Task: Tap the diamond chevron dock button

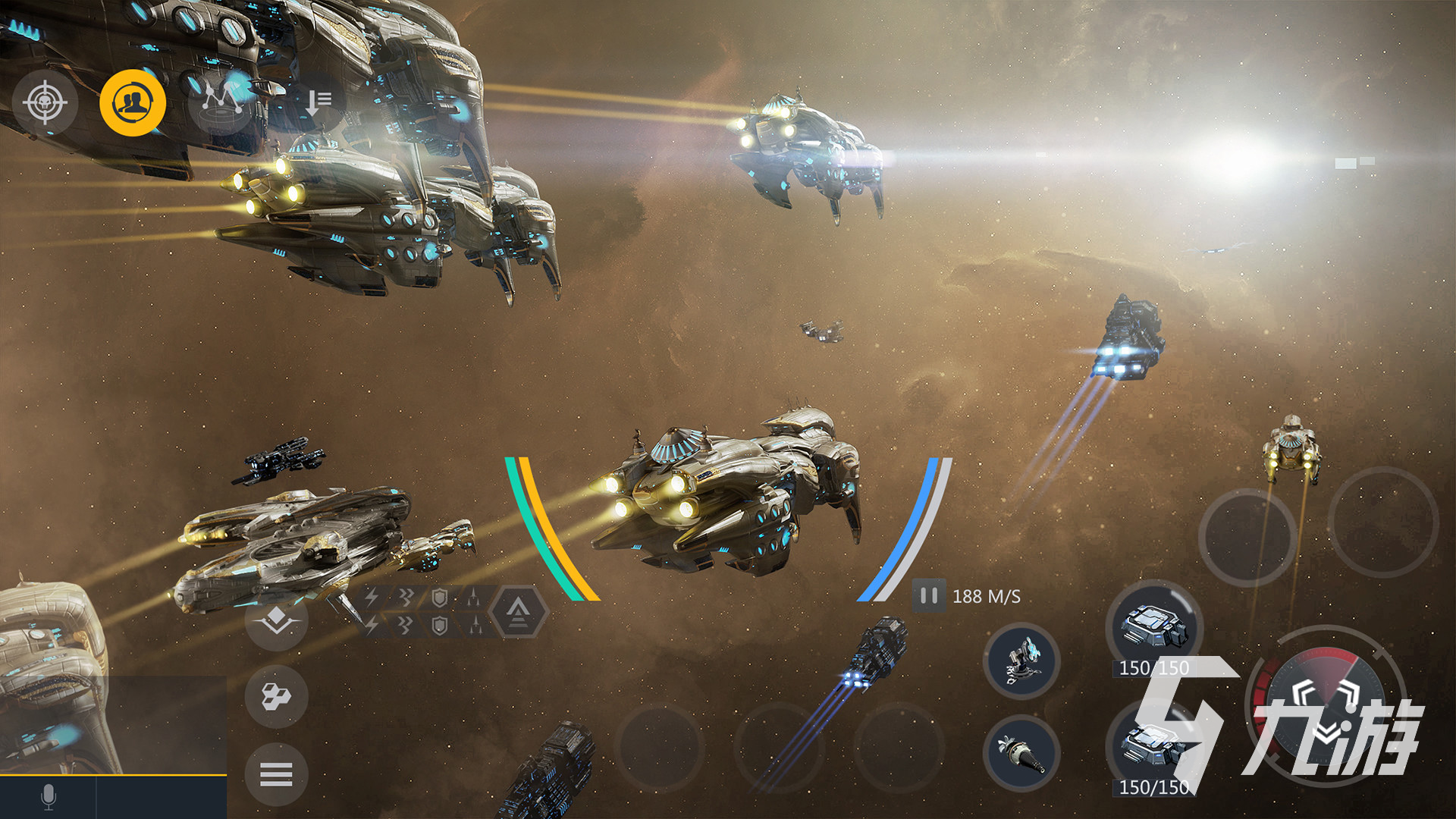Action: 276,620
